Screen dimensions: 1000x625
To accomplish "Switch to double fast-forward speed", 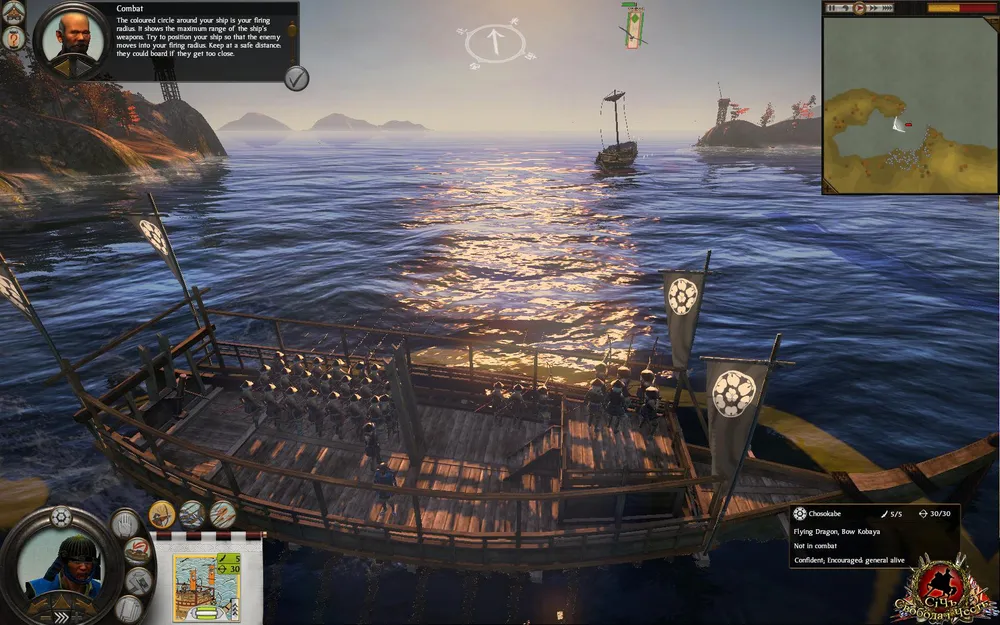I will 872,8.
